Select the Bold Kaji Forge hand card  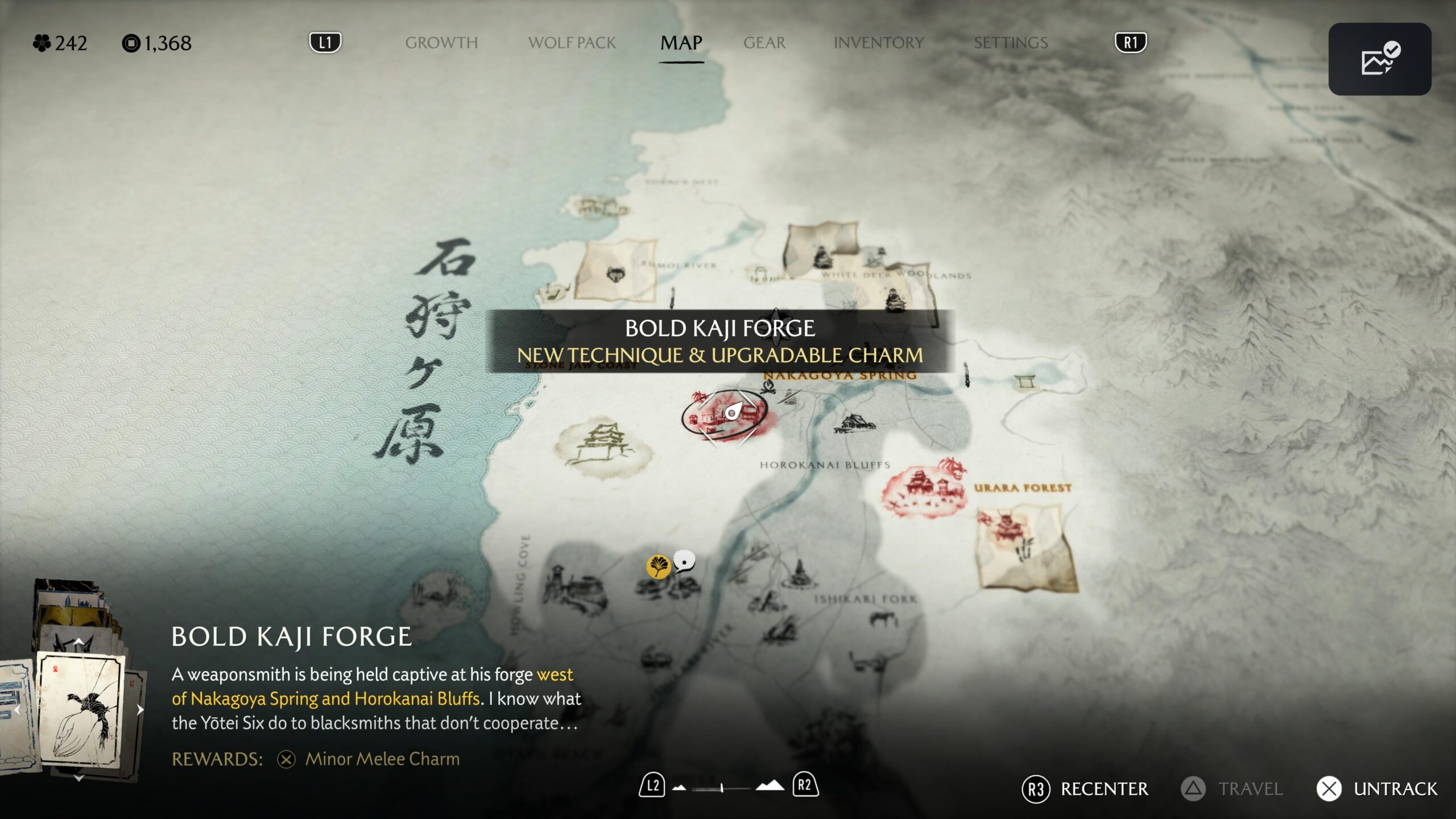(80, 711)
